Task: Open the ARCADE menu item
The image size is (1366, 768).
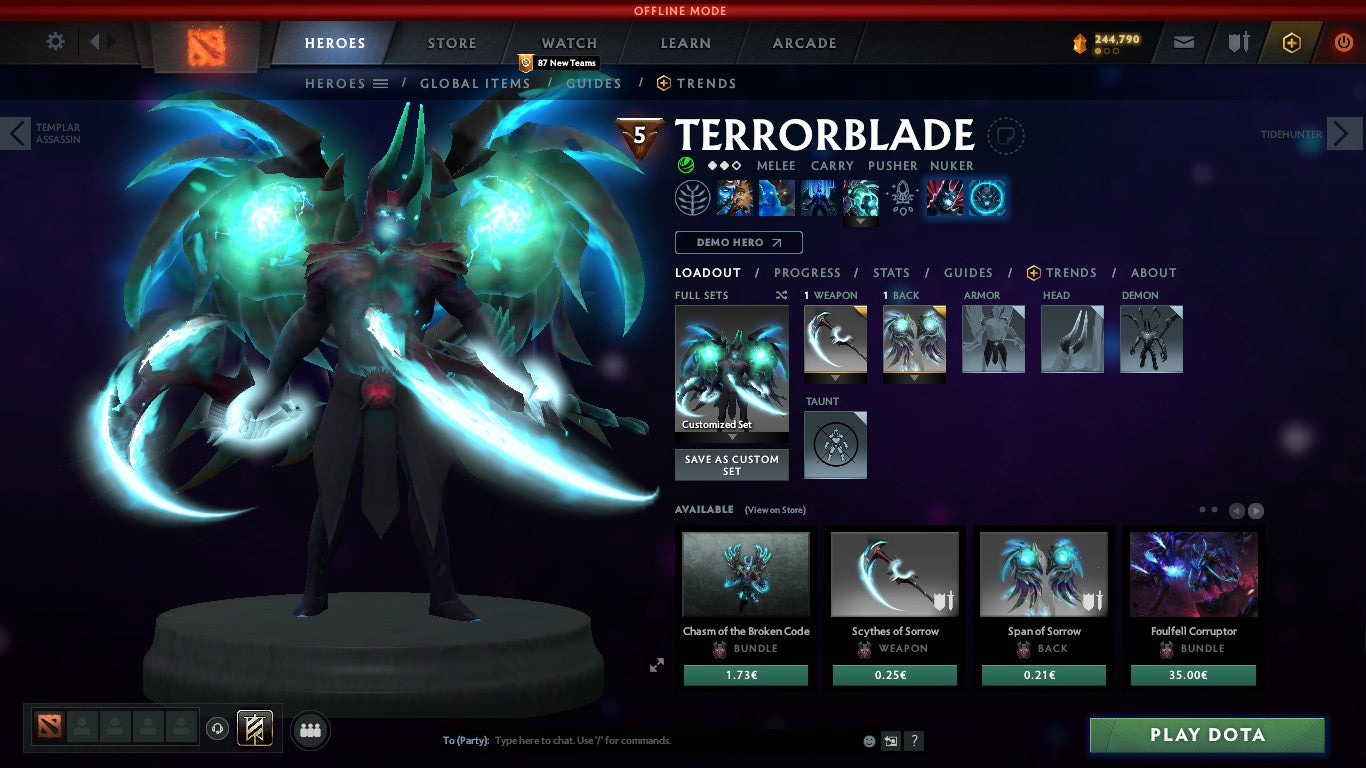Action: (x=804, y=43)
